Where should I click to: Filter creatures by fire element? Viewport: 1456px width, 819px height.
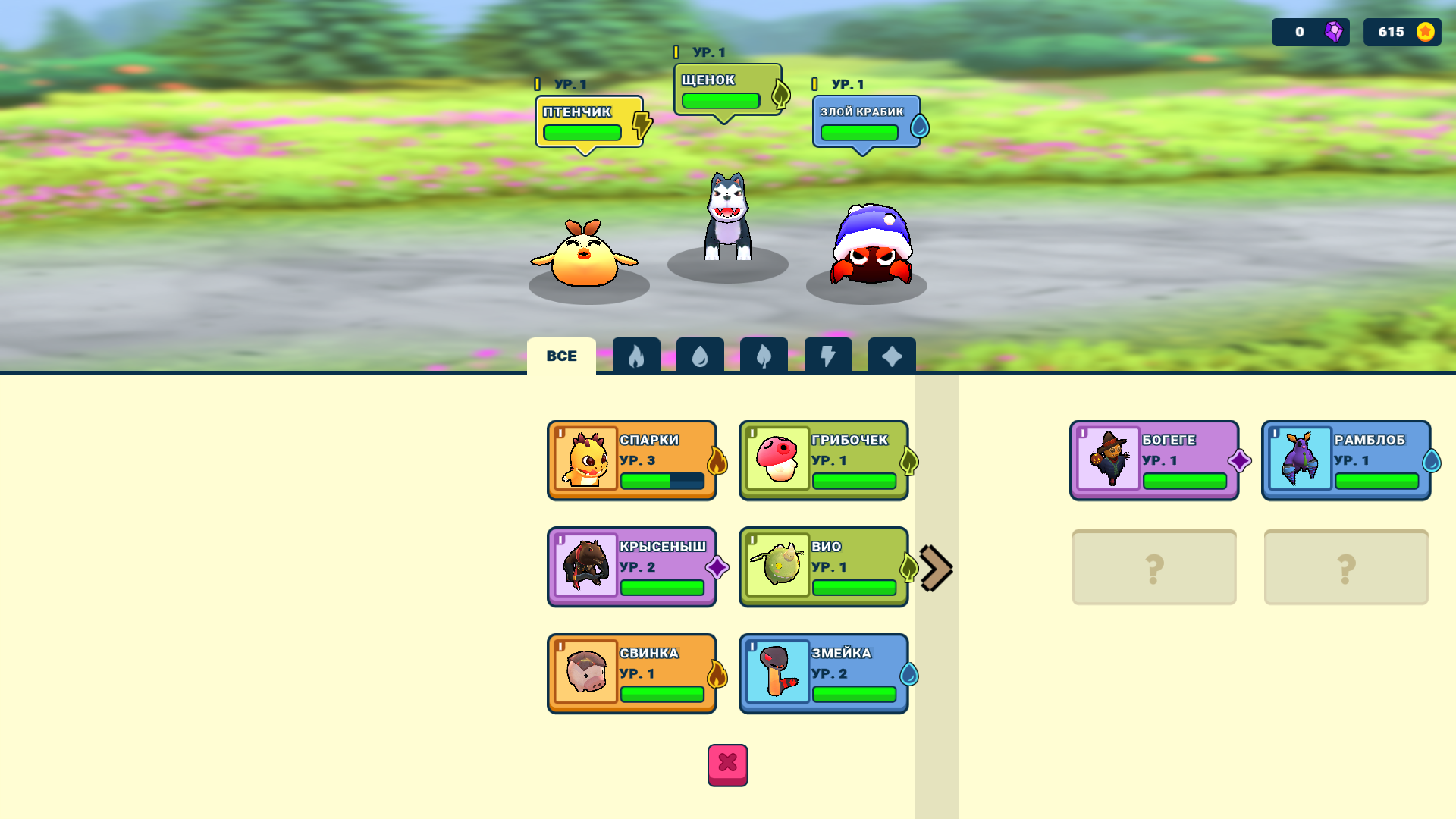coord(636,355)
